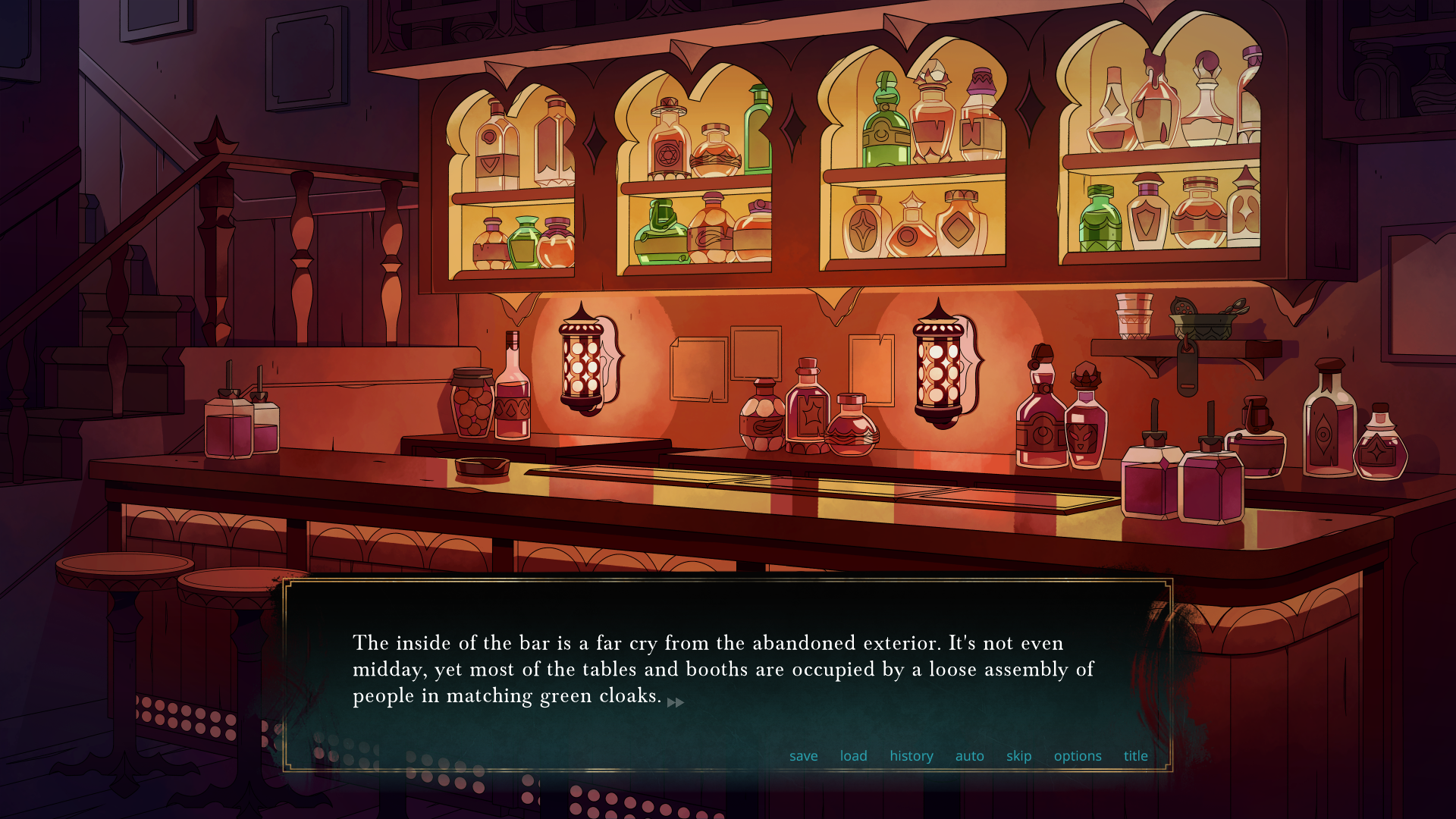Return to the title screen

pos(1135,756)
